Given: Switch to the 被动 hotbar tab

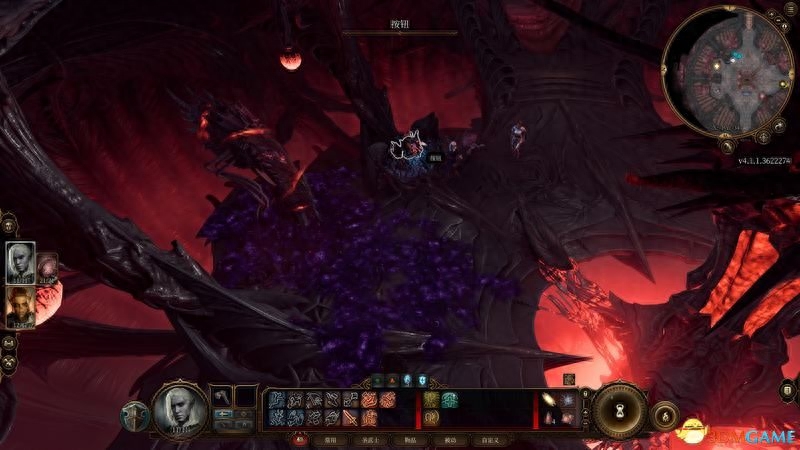Looking at the screenshot, I should 449,439.
